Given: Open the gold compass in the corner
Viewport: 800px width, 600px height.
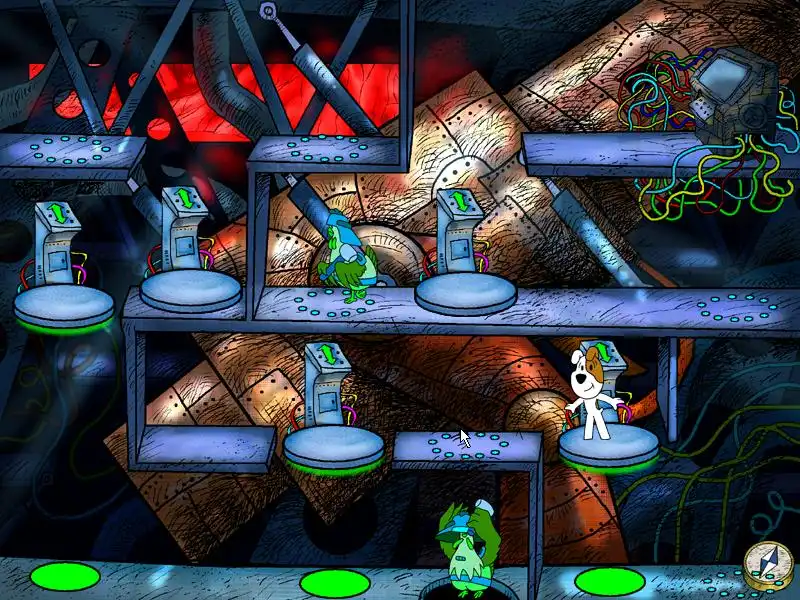Looking at the screenshot, I should 764,565.
